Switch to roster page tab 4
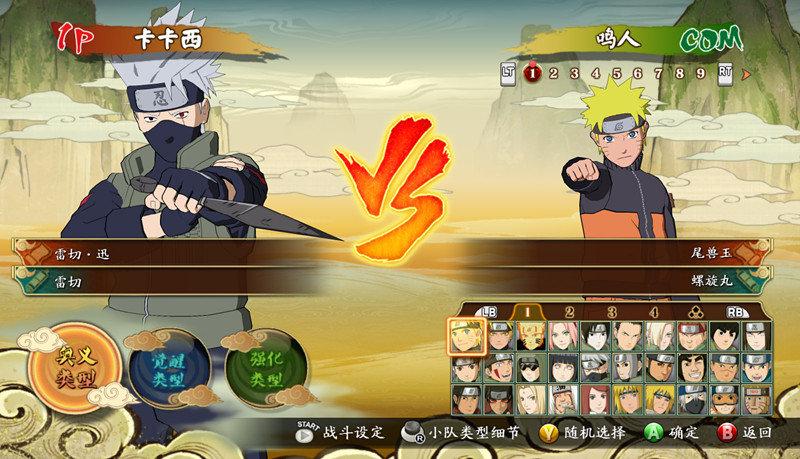This screenshot has width=800, height=459. (653, 312)
